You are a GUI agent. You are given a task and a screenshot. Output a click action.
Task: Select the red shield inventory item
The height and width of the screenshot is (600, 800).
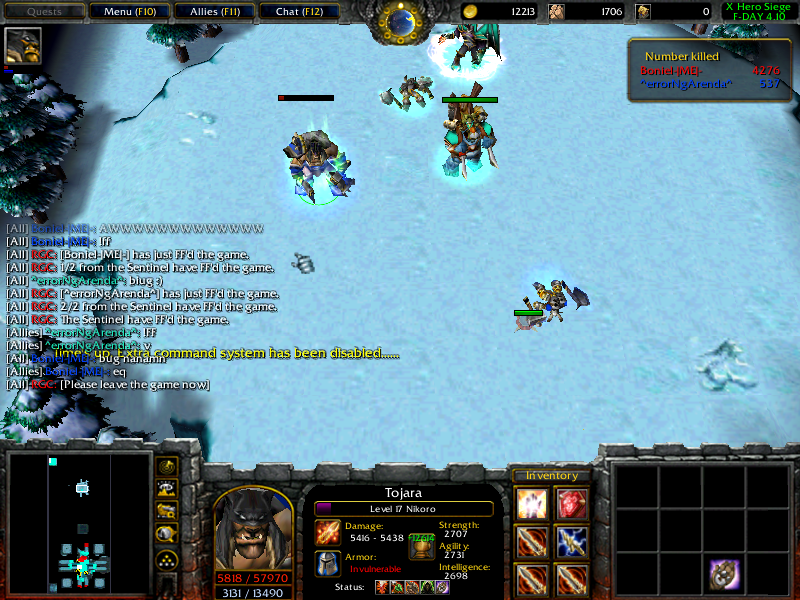click(x=571, y=505)
